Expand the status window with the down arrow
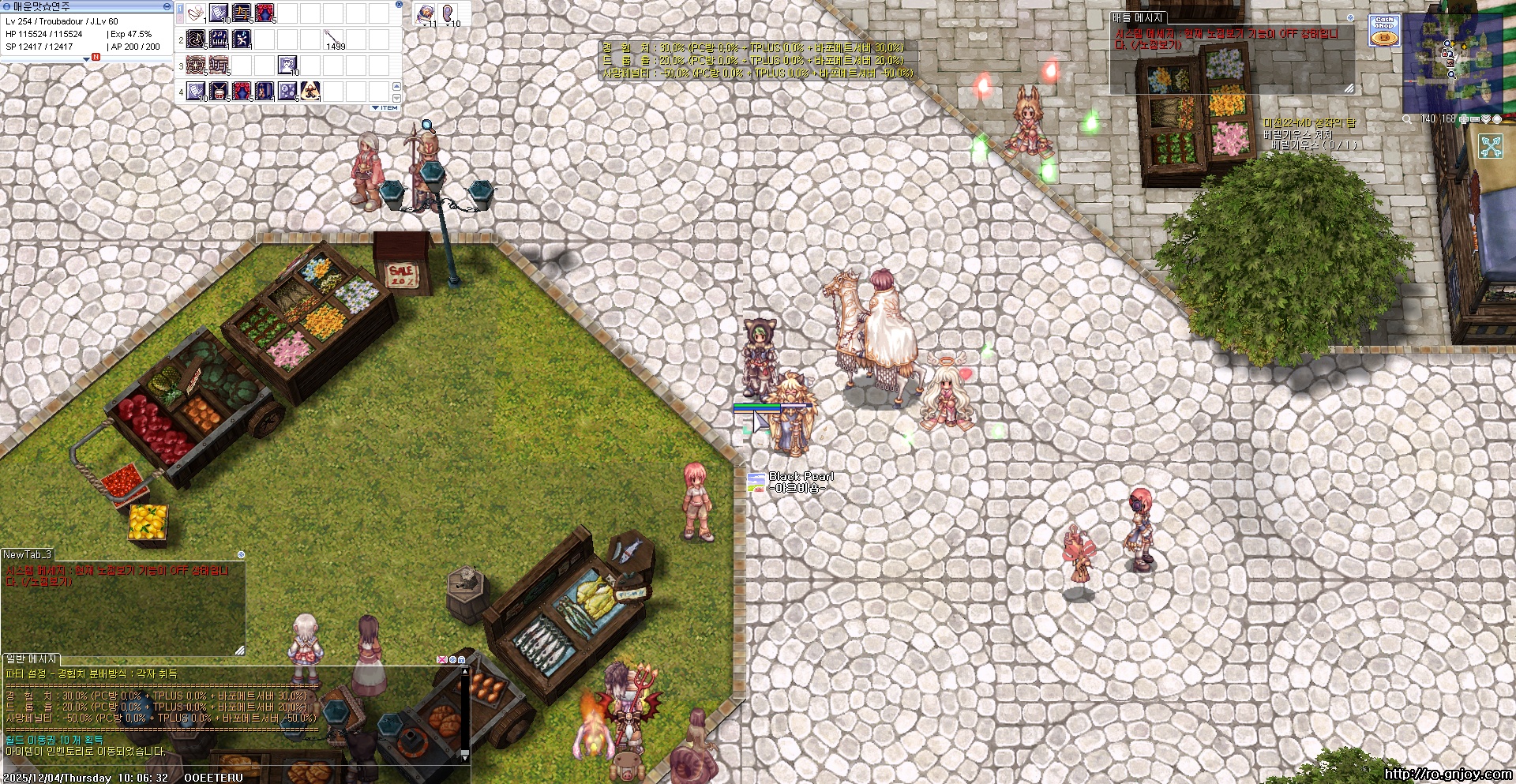The width and height of the screenshot is (1516, 784). 86,59
